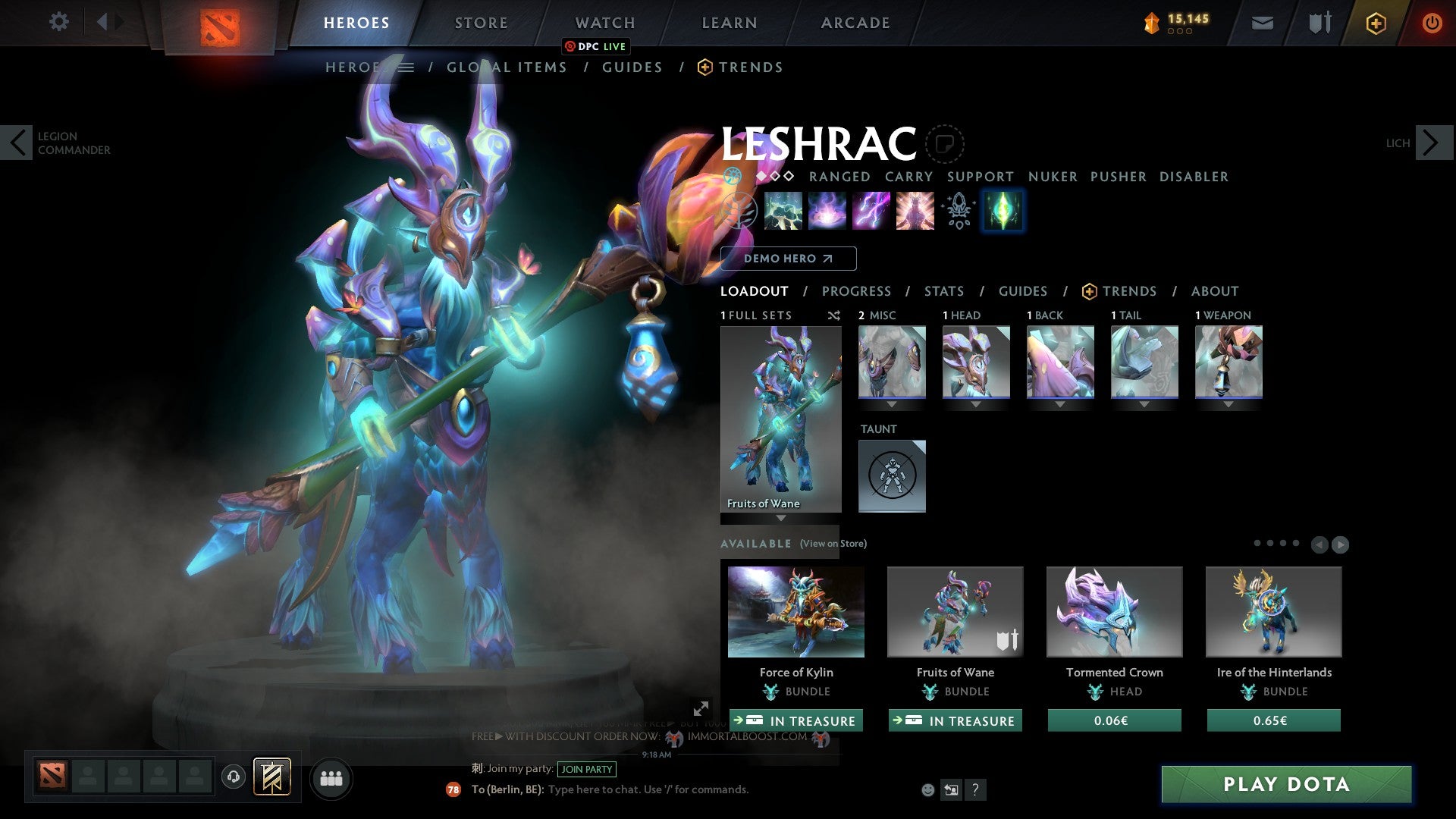Switch to the STATS tab
The height and width of the screenshot is (819, 1456).
[943, 290]
